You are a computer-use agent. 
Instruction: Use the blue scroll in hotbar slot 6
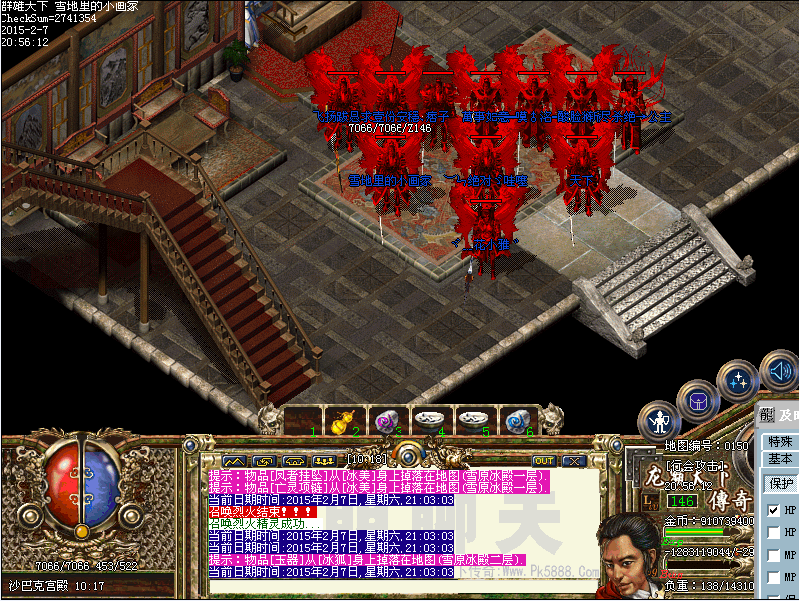click(x=515, y=421)
